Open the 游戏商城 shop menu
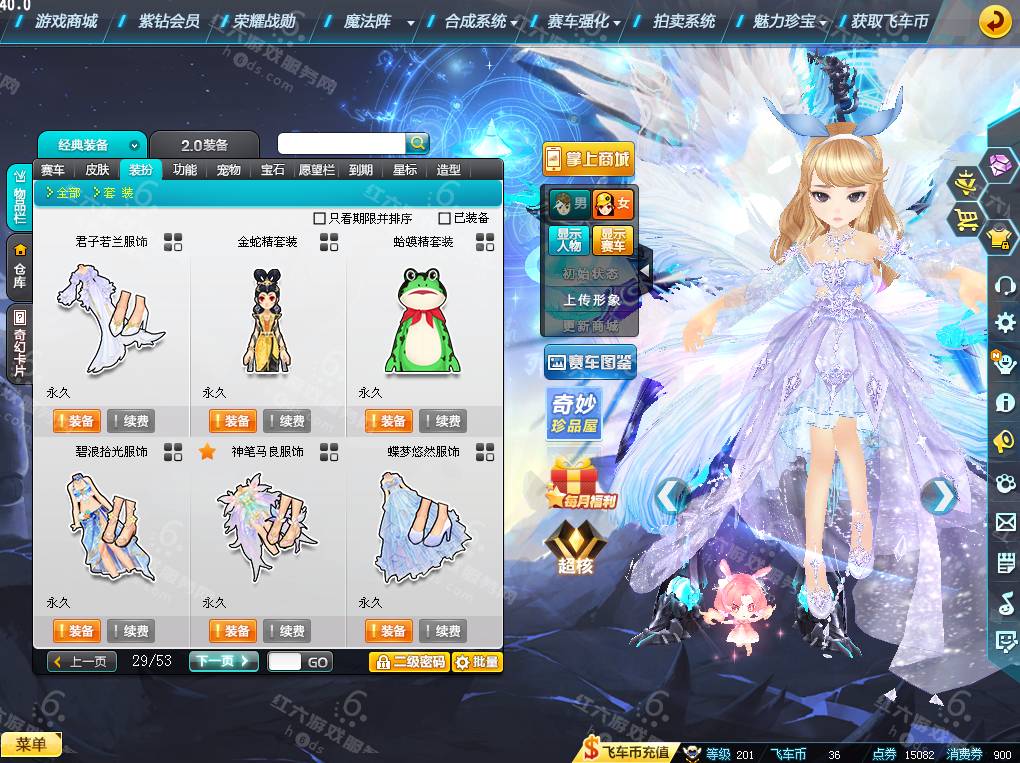The height and width of the screenshot is (763, 1020). click(x=66, y=20)
